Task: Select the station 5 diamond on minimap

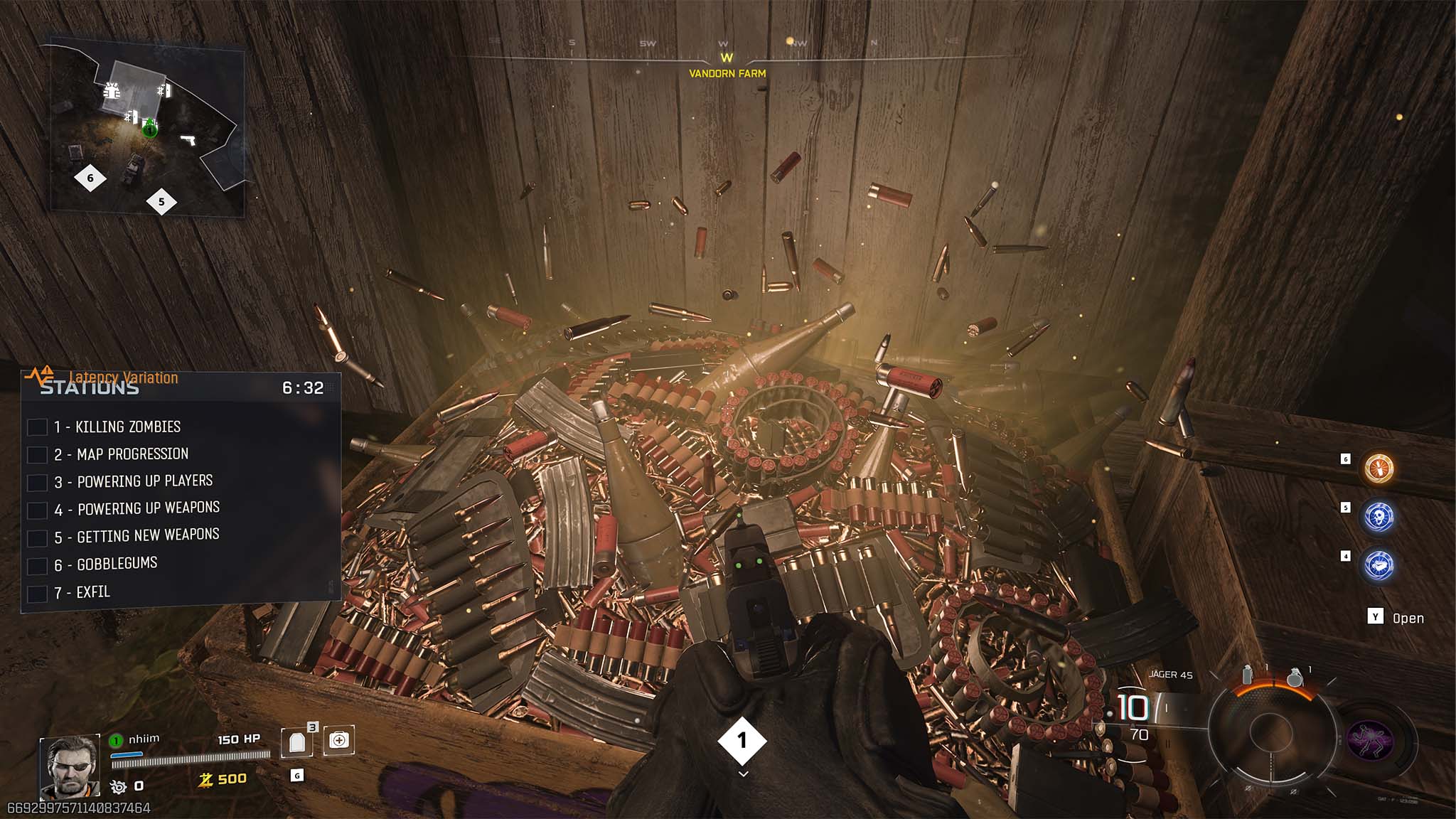Action: 161,202
